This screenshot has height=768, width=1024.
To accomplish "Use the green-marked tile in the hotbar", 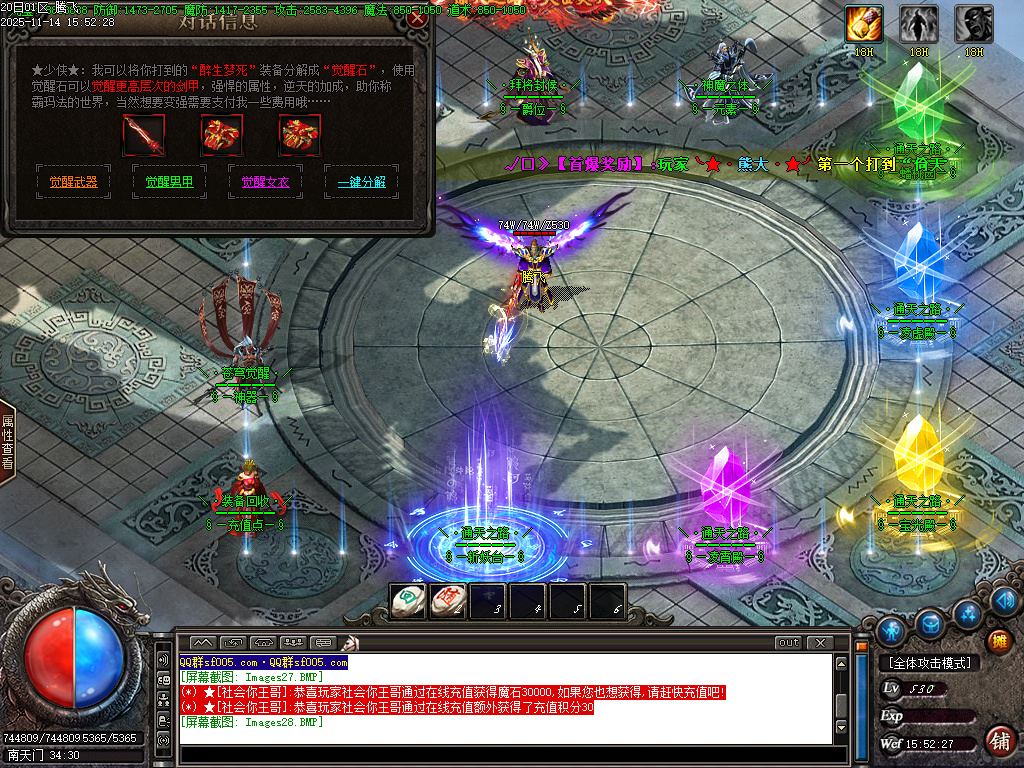I will coord(407,601).
